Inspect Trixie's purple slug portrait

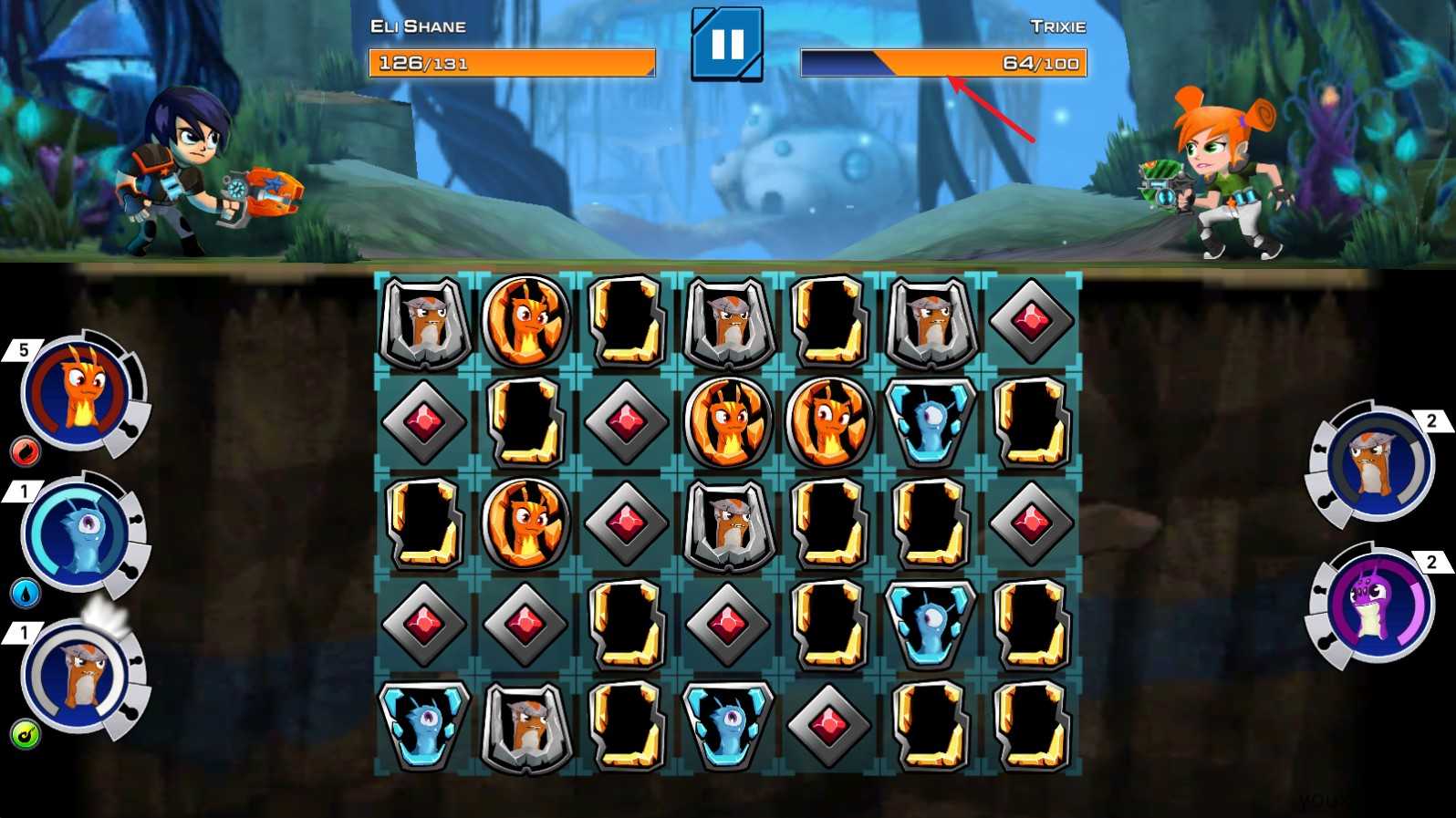click(1376, 605)
